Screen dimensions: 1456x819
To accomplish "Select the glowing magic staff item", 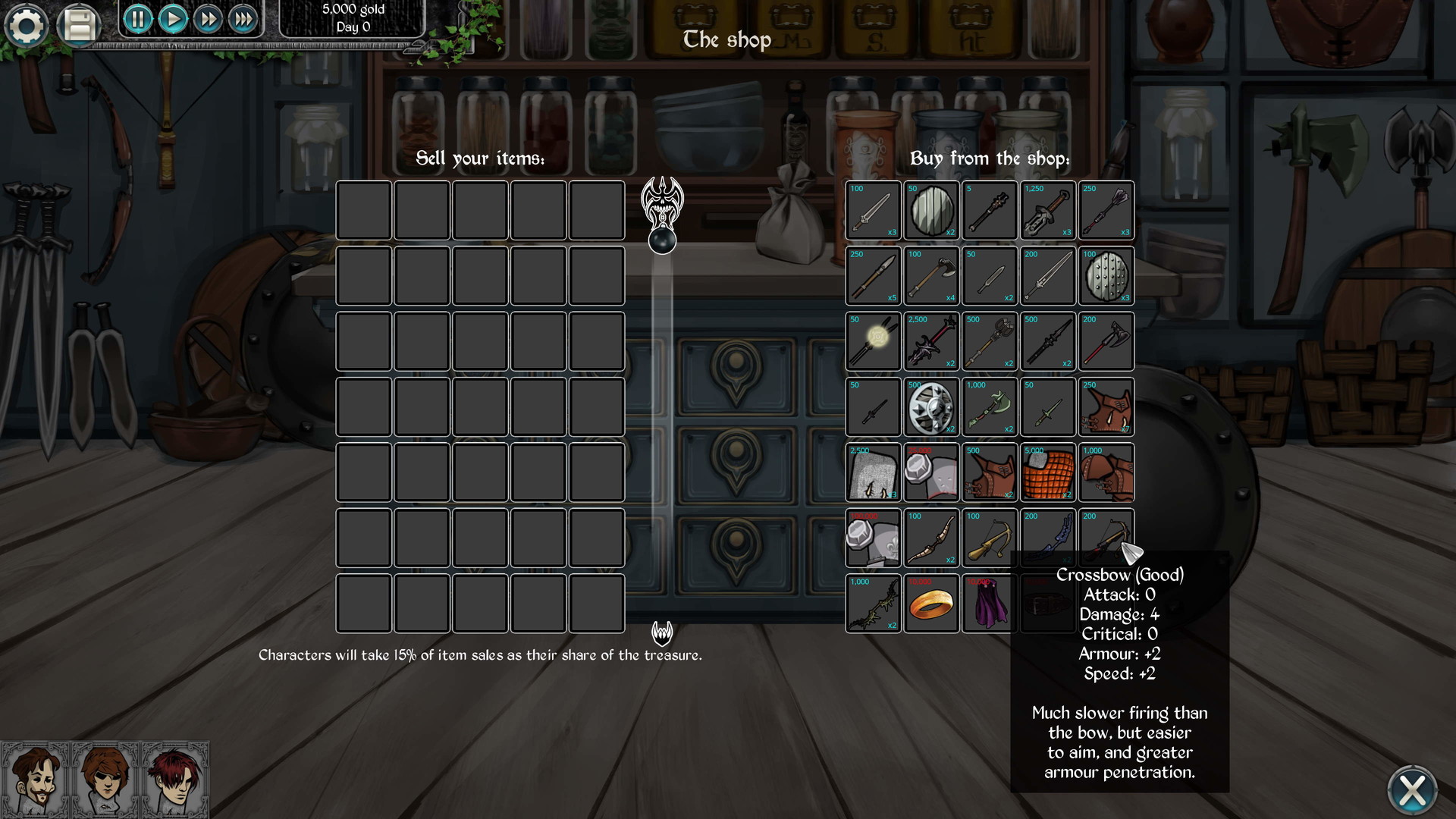I will click(874, 341).
